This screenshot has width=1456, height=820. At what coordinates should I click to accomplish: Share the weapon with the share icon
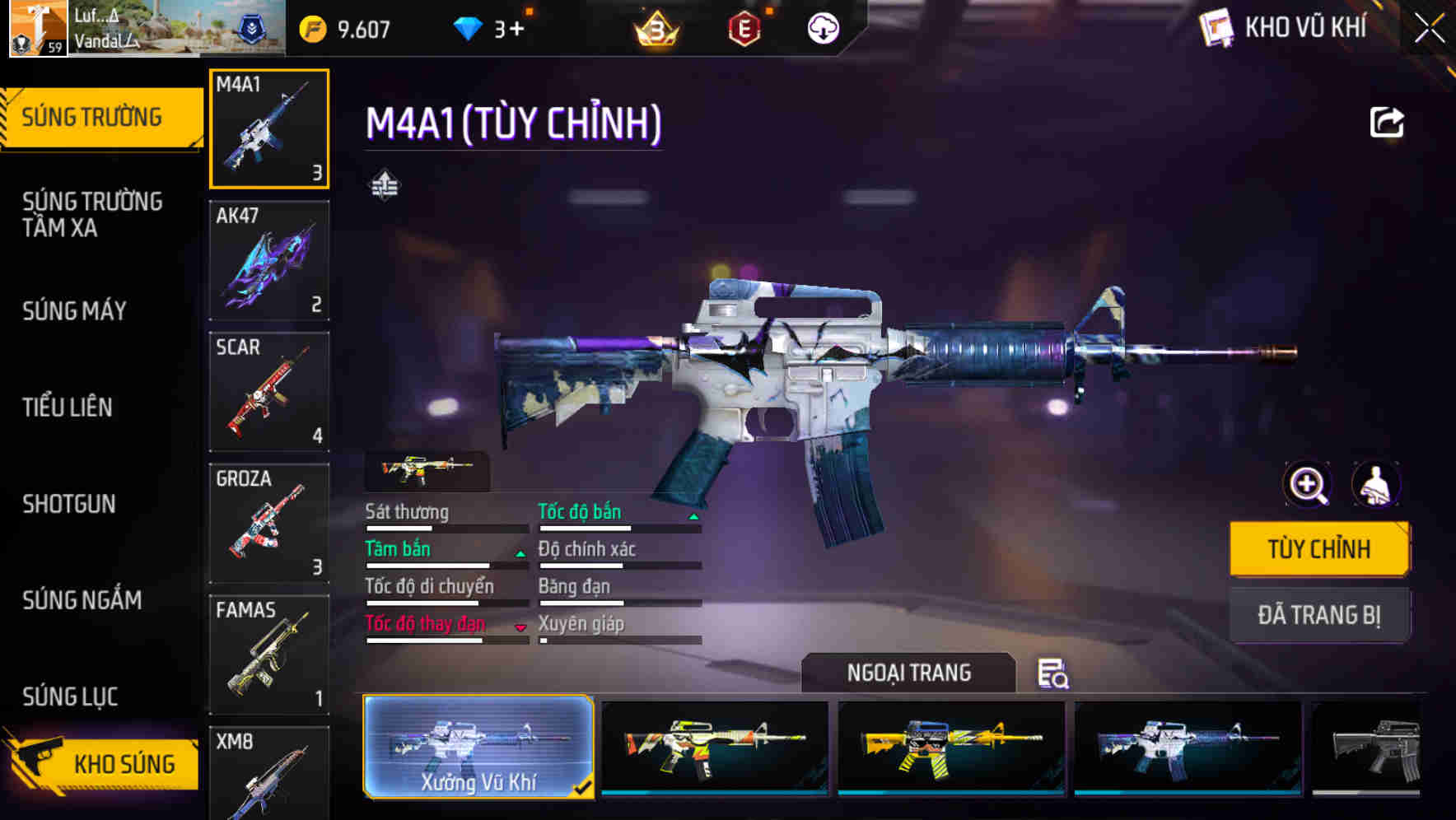coord(1386,123)
